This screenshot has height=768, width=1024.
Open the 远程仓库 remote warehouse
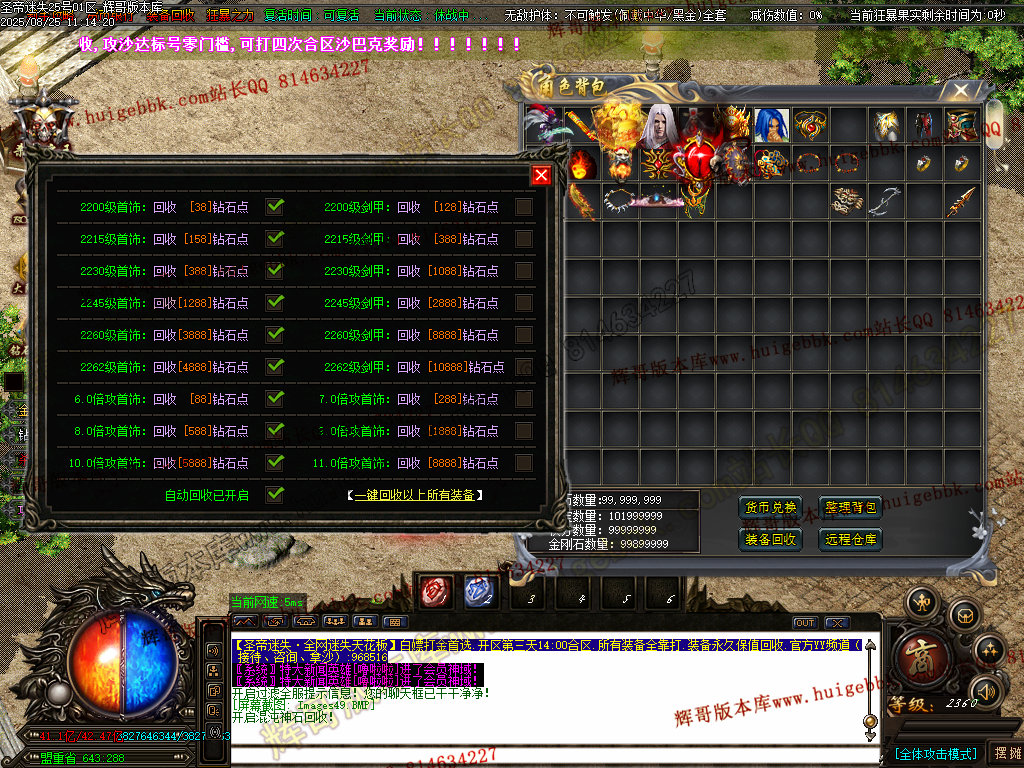850,539
